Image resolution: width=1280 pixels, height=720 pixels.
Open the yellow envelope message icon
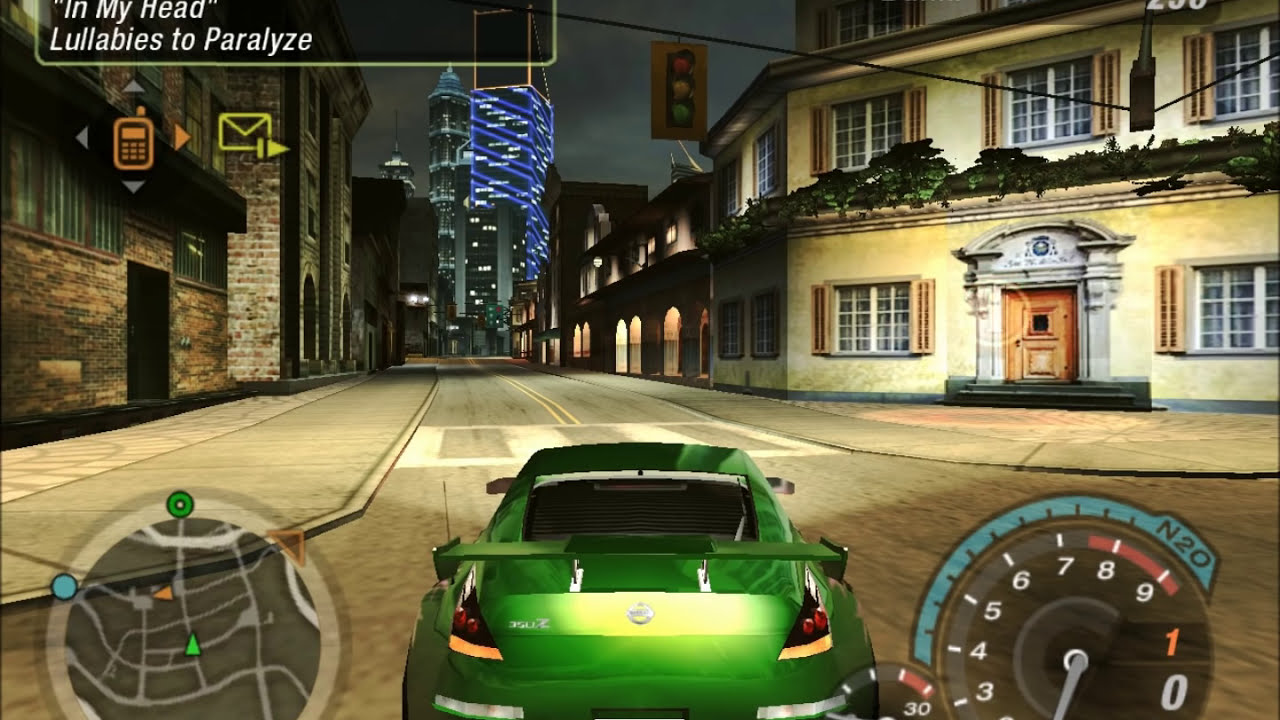(x=246, y=132)
